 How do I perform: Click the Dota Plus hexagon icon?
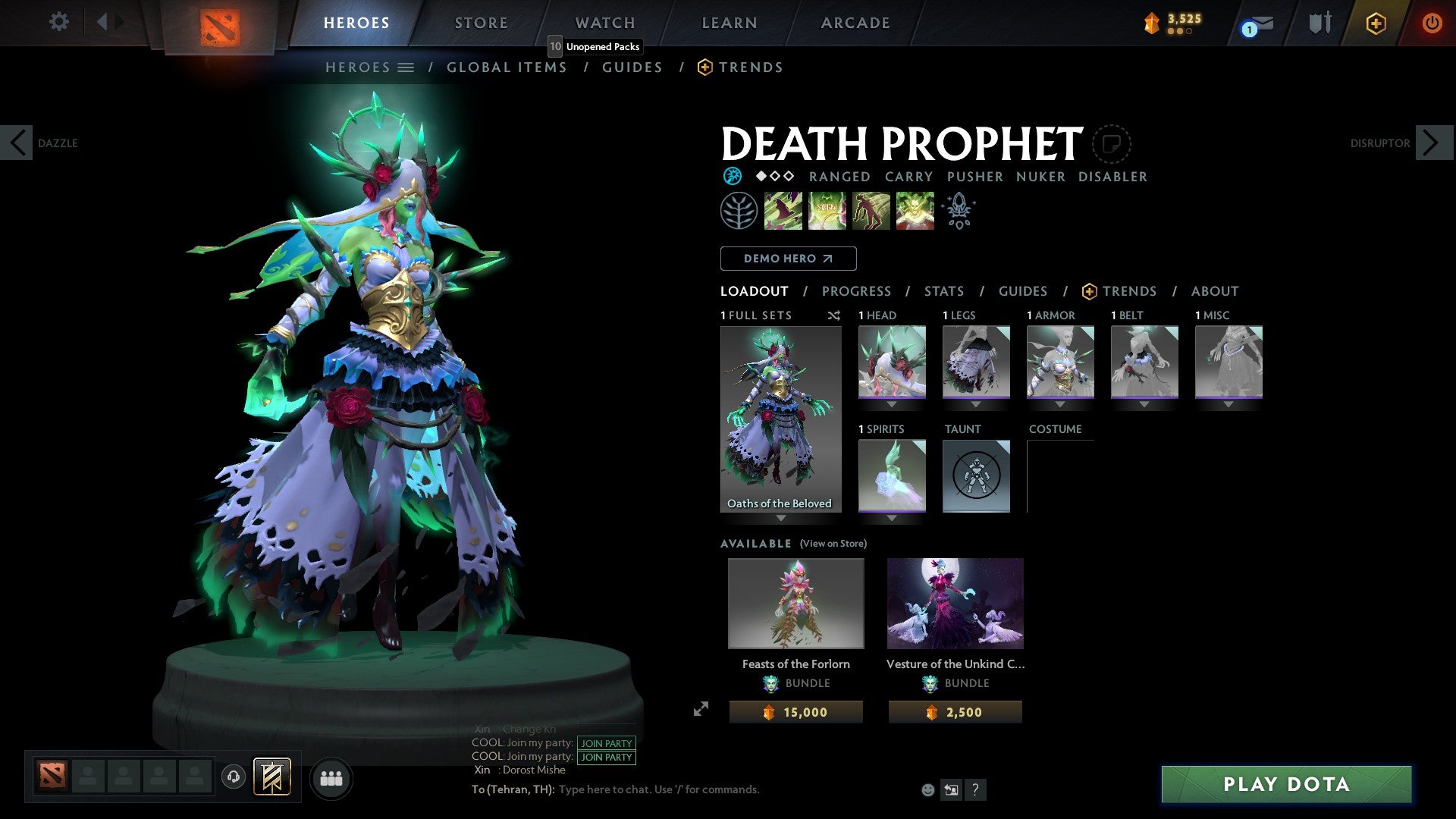pos(1376,24)
